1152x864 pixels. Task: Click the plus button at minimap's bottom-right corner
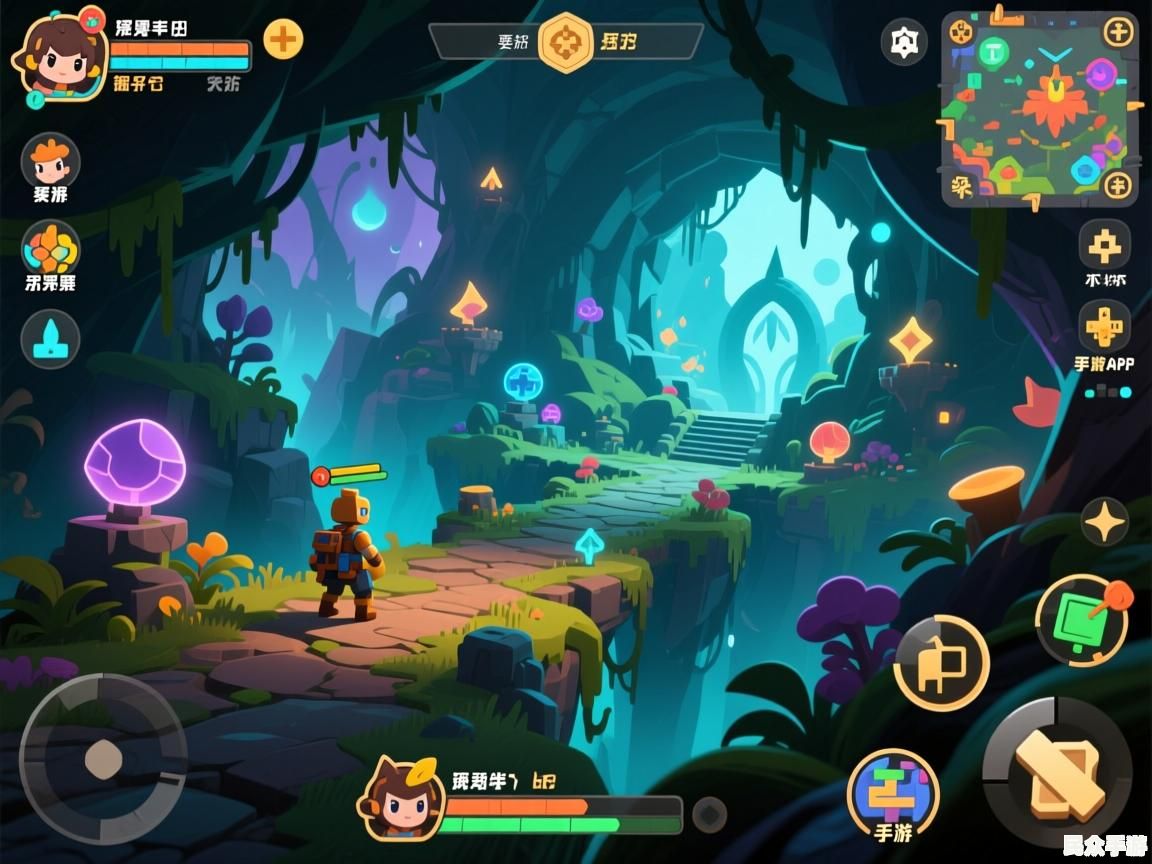[x=1118, y=185]
